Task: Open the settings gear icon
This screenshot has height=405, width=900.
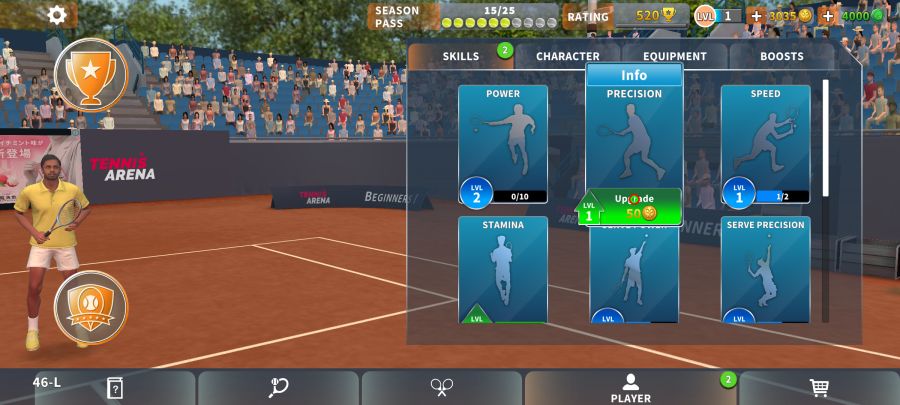Action: tap(57, 15)
